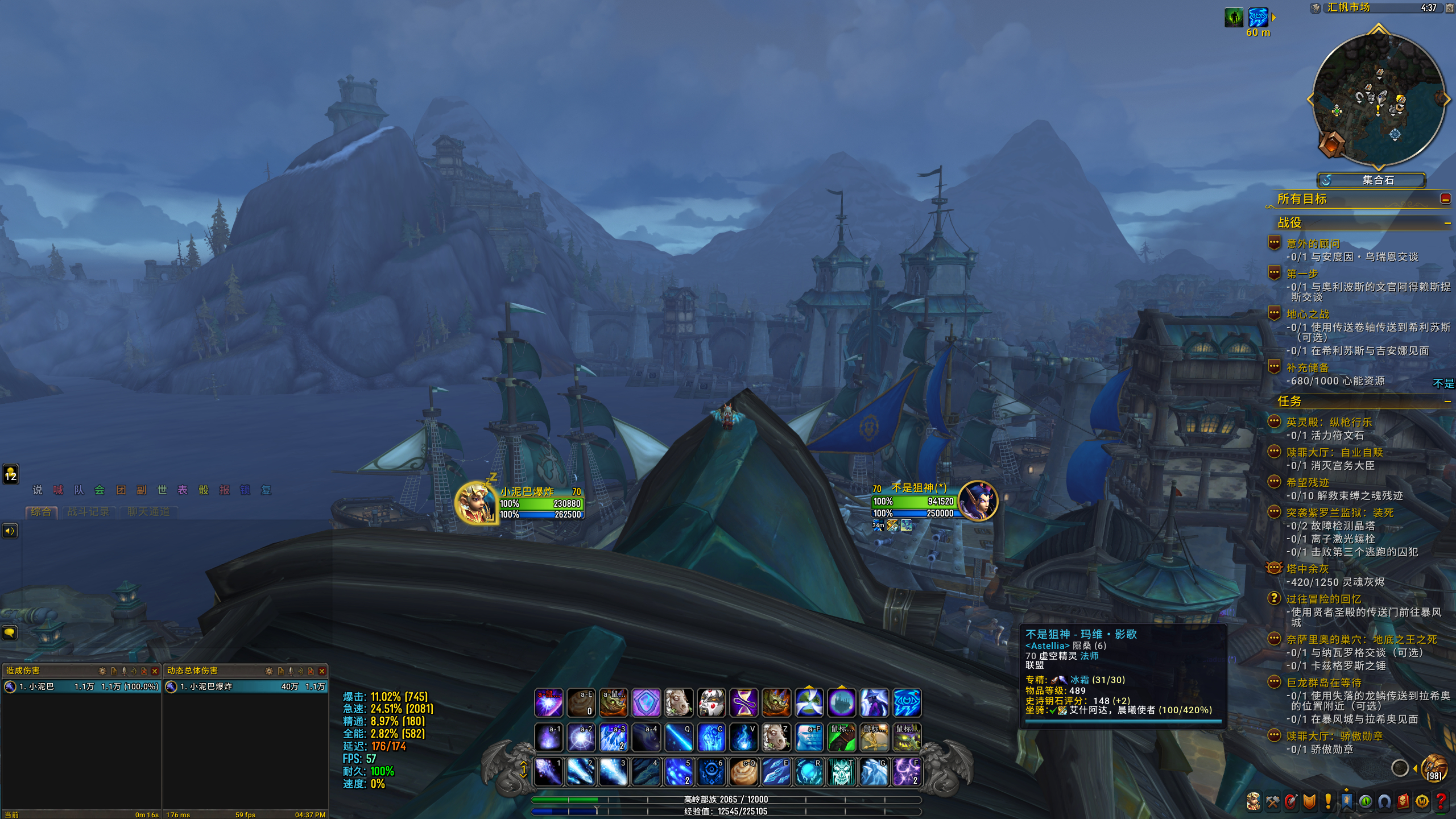Select the 世 world channel shortcut
The image size is (1456, 819).
[162, 490]
